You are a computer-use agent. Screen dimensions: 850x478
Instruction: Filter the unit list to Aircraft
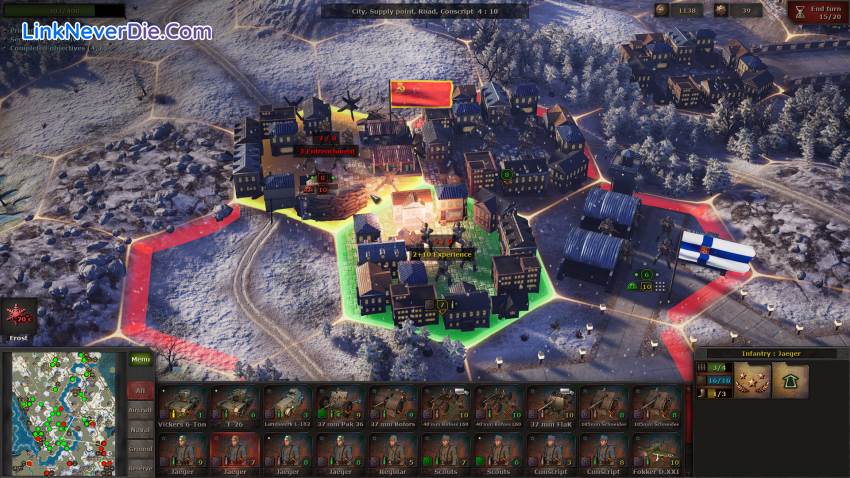click(x=141, y=410)
